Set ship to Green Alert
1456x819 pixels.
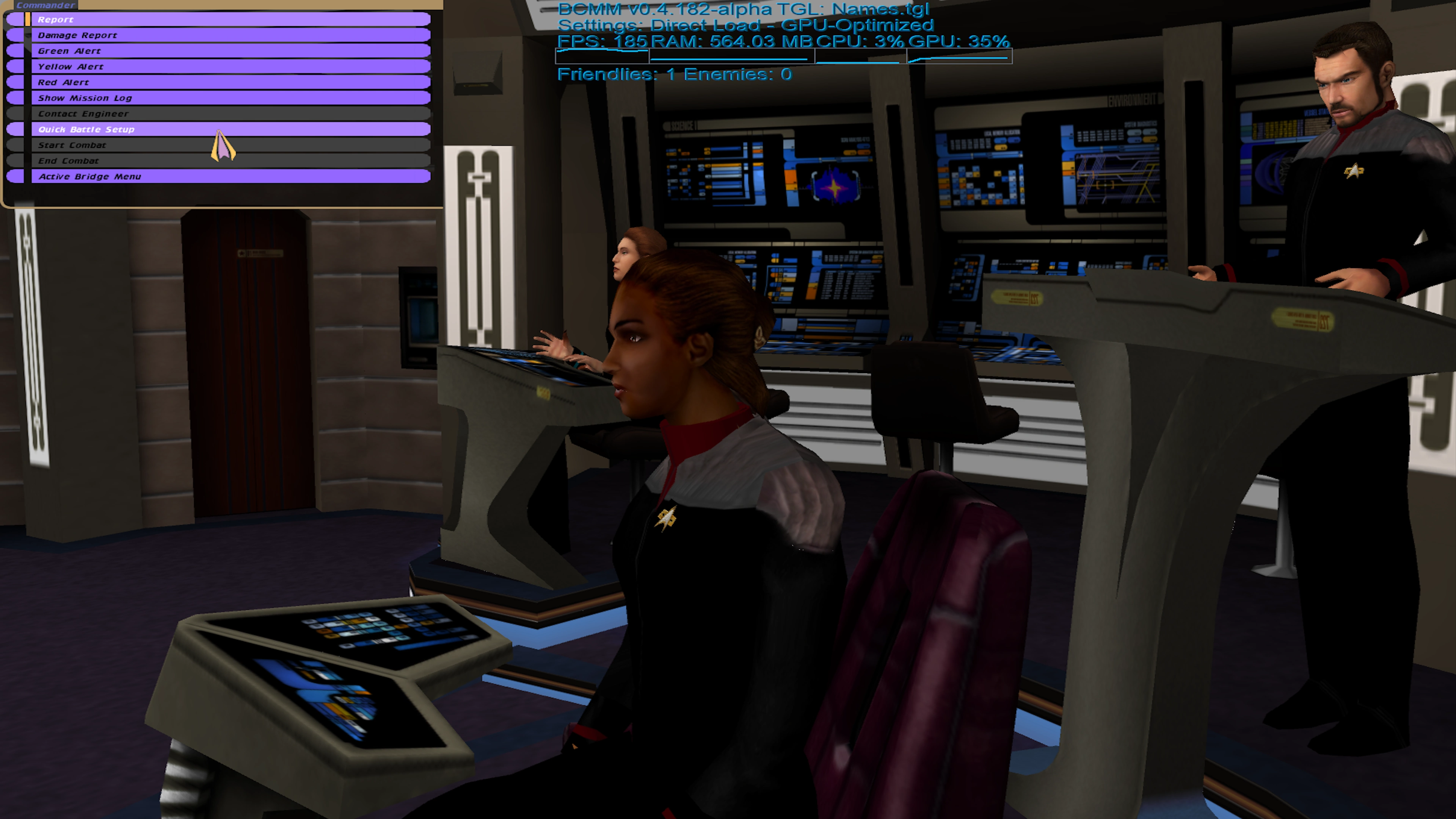[226, 51]
